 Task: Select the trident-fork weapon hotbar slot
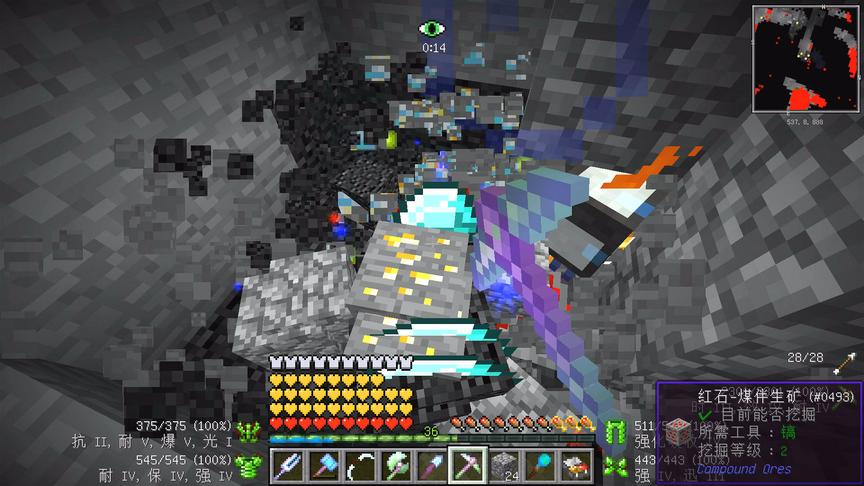(x=289, y=465)
